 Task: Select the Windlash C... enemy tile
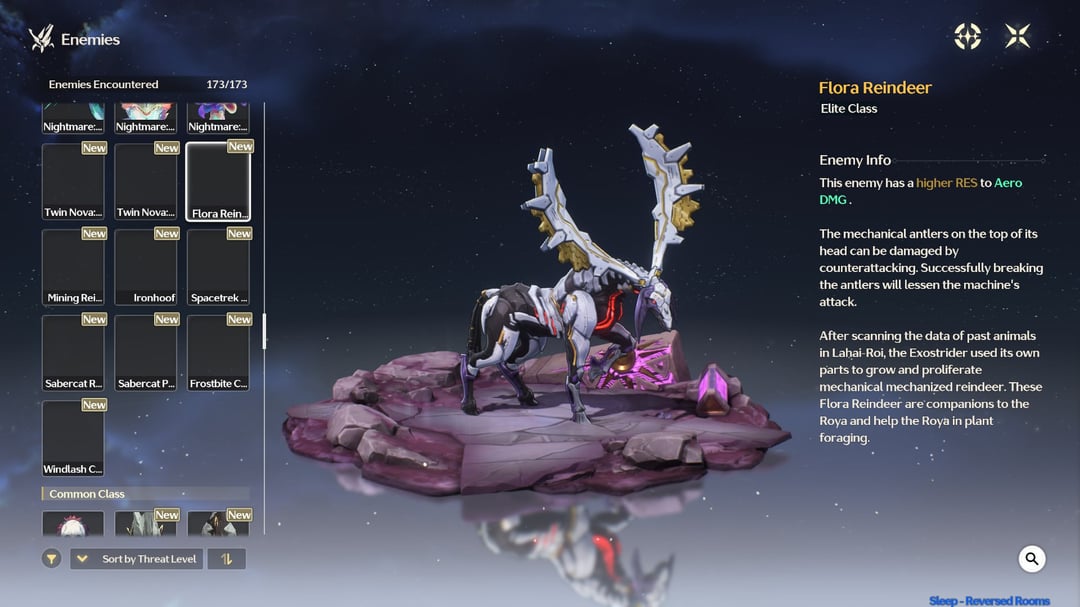pyautogui.click(x=73, y=438)
